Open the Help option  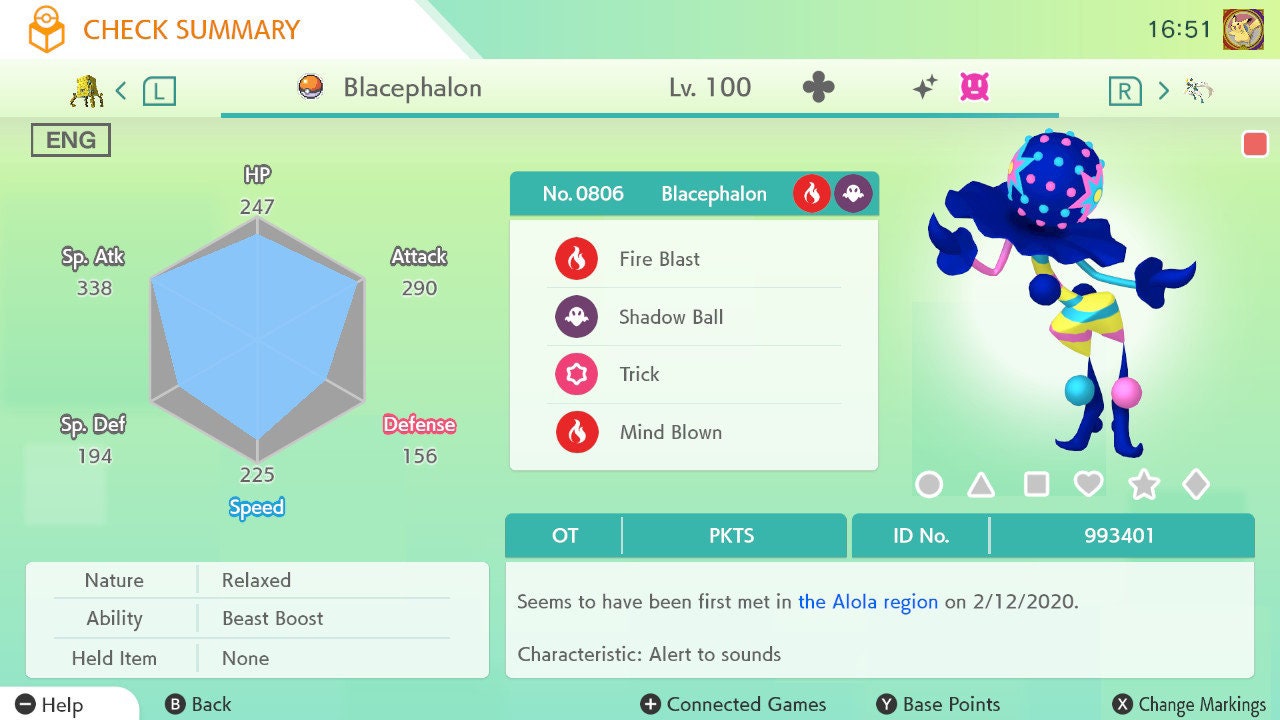coord(50,705)
